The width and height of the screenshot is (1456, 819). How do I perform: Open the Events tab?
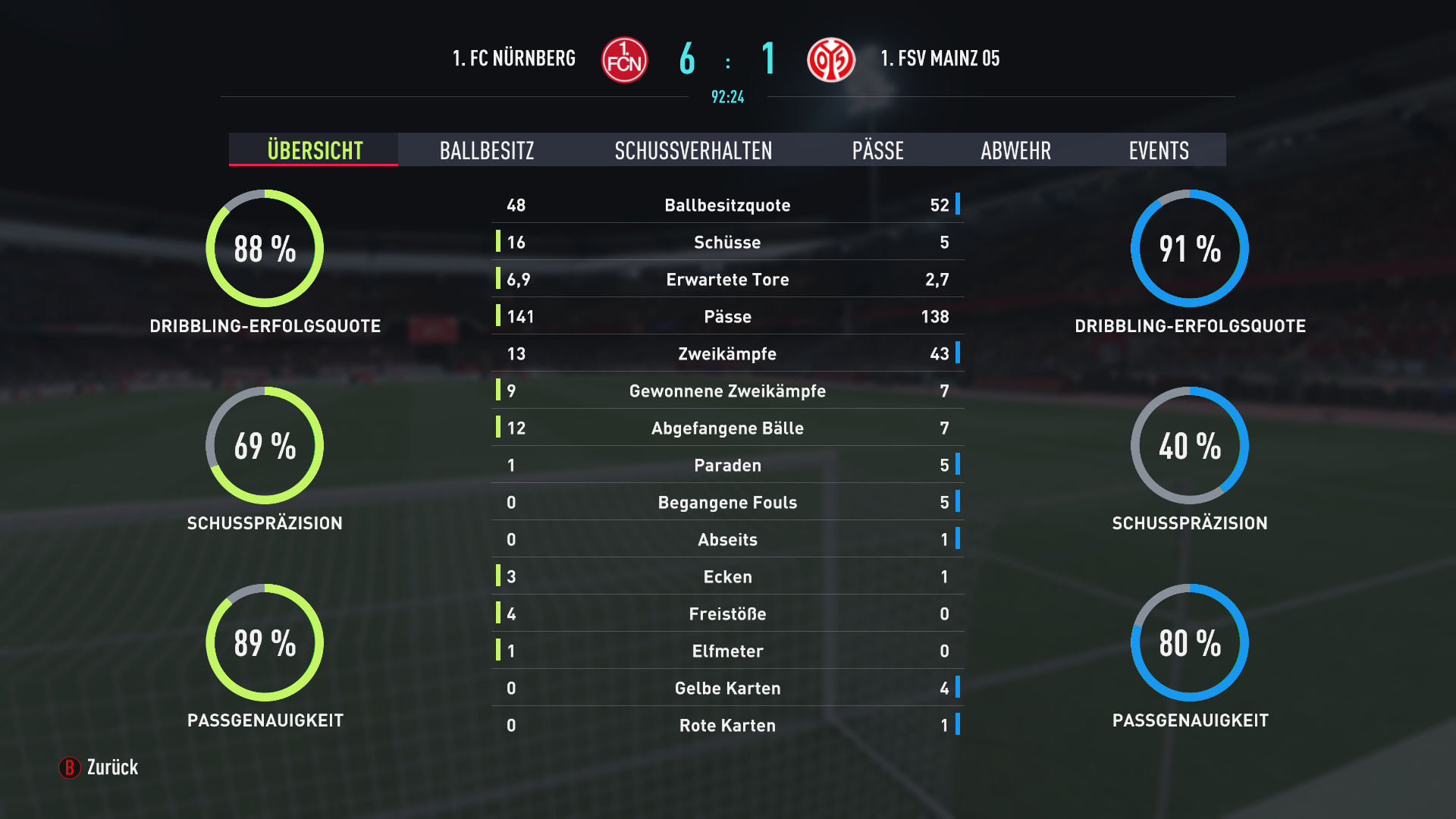[1158, 150]
